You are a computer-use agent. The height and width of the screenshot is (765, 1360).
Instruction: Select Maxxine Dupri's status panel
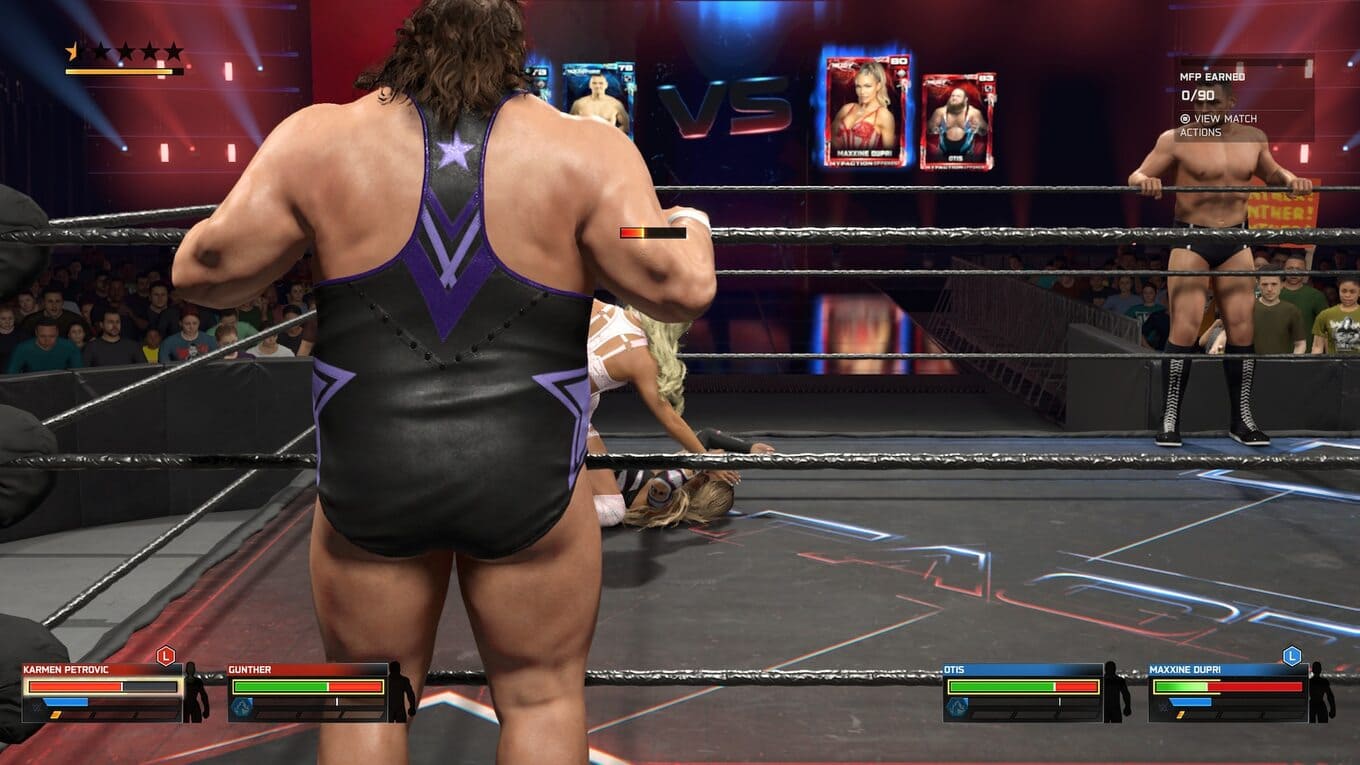pyautogui.click(x=1229, y=692)
